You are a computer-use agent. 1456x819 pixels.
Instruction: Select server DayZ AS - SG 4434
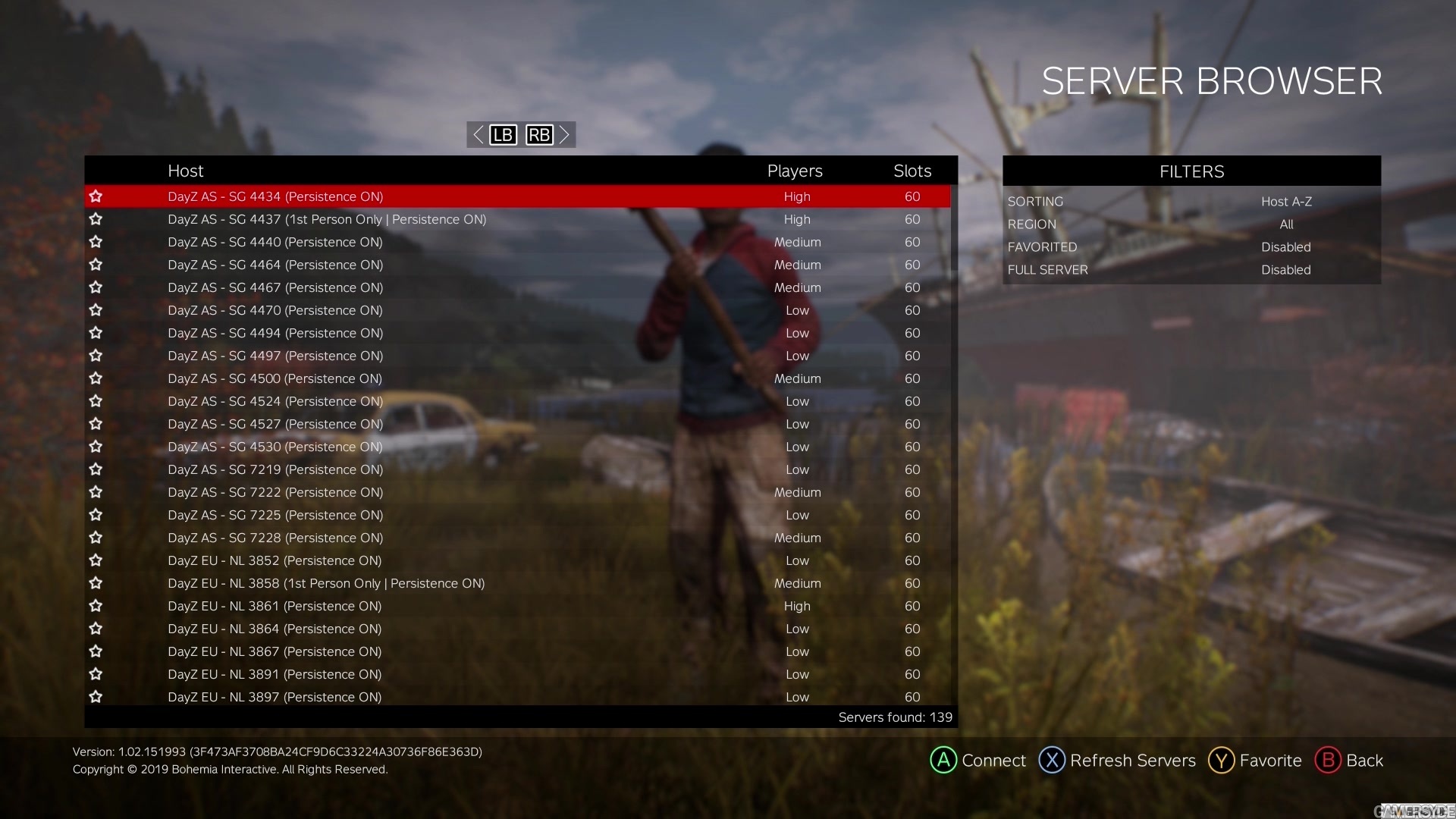(275, 196)
